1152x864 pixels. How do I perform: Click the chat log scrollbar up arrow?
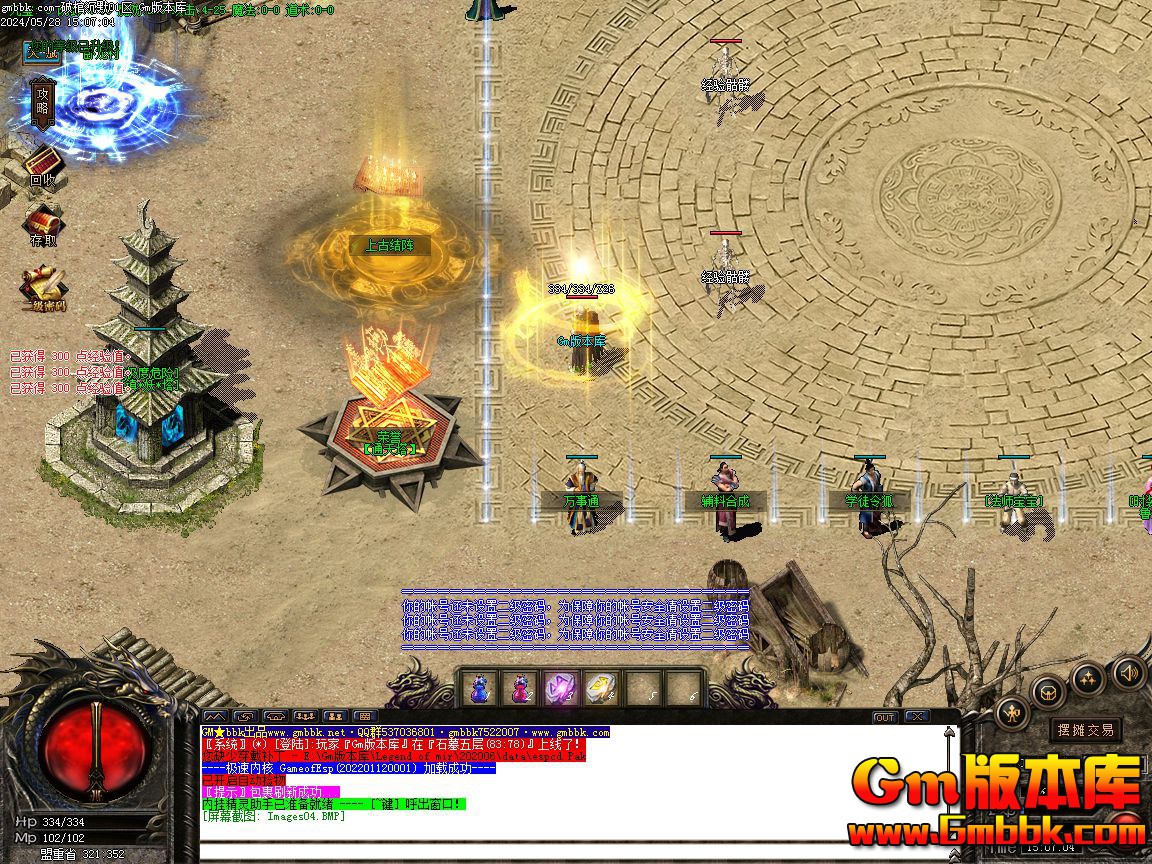click(950, 733)
